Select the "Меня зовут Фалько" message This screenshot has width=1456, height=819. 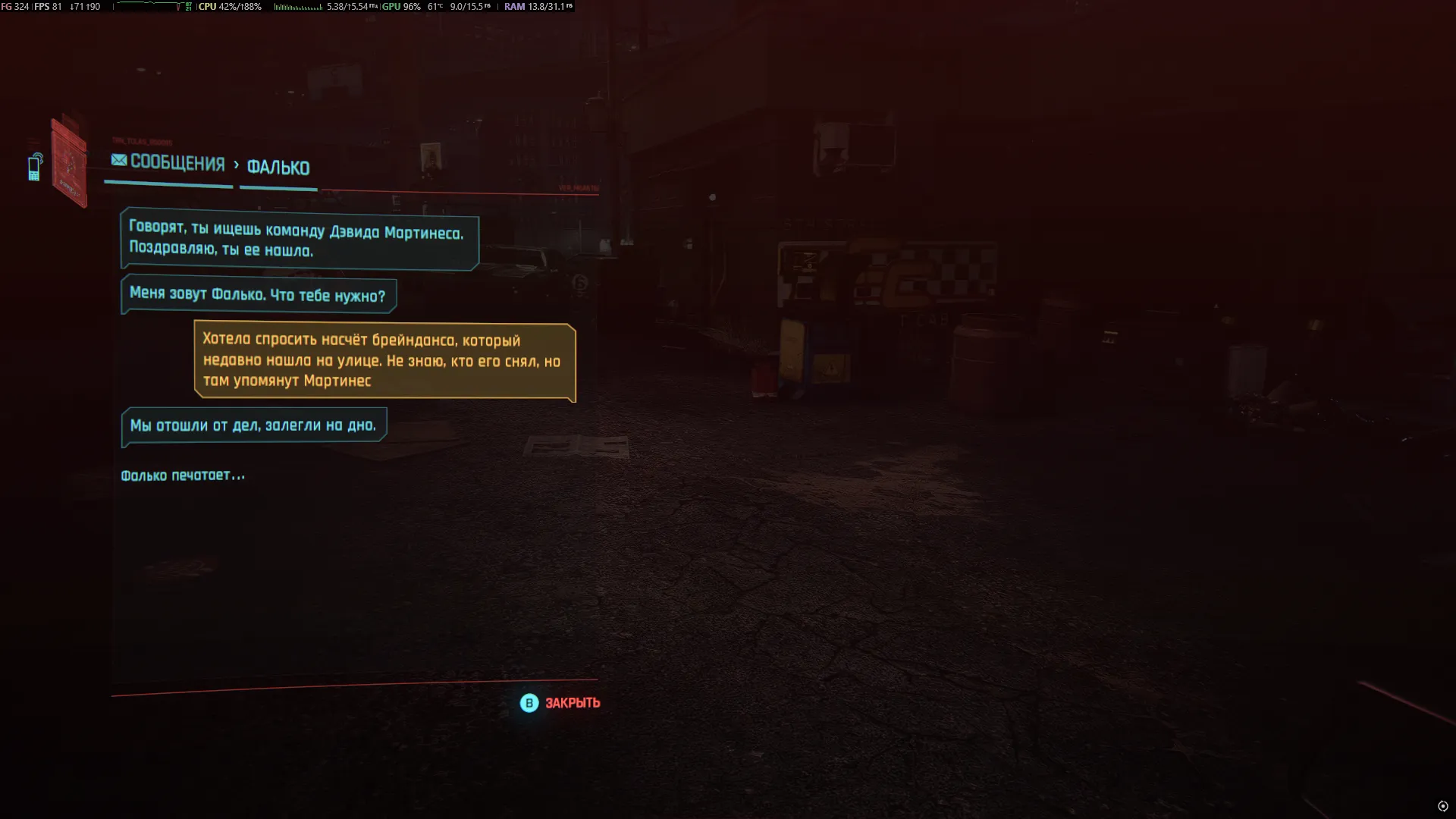tap(258, 295)
